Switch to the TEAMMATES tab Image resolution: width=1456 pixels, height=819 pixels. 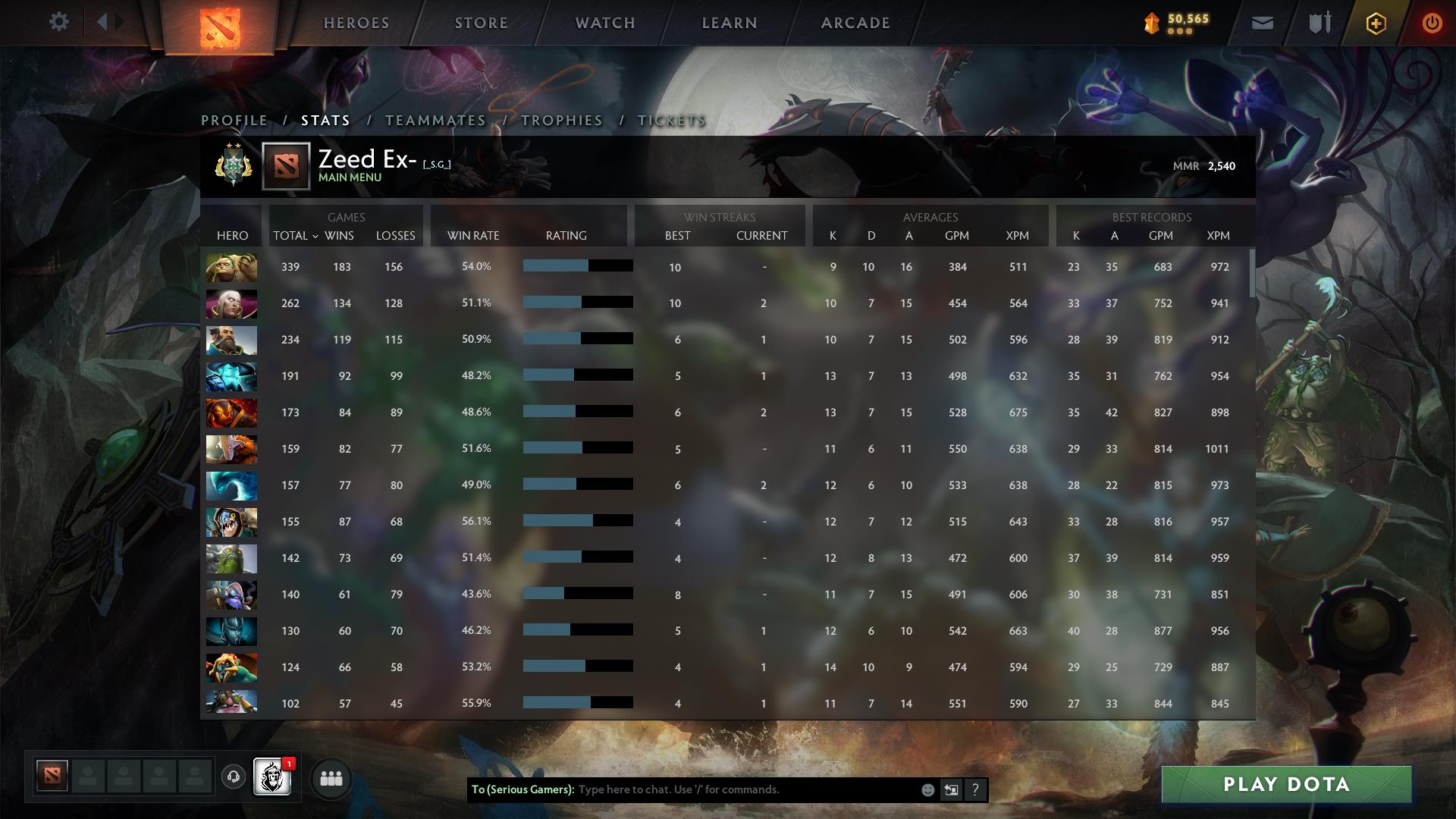[435, 120]
